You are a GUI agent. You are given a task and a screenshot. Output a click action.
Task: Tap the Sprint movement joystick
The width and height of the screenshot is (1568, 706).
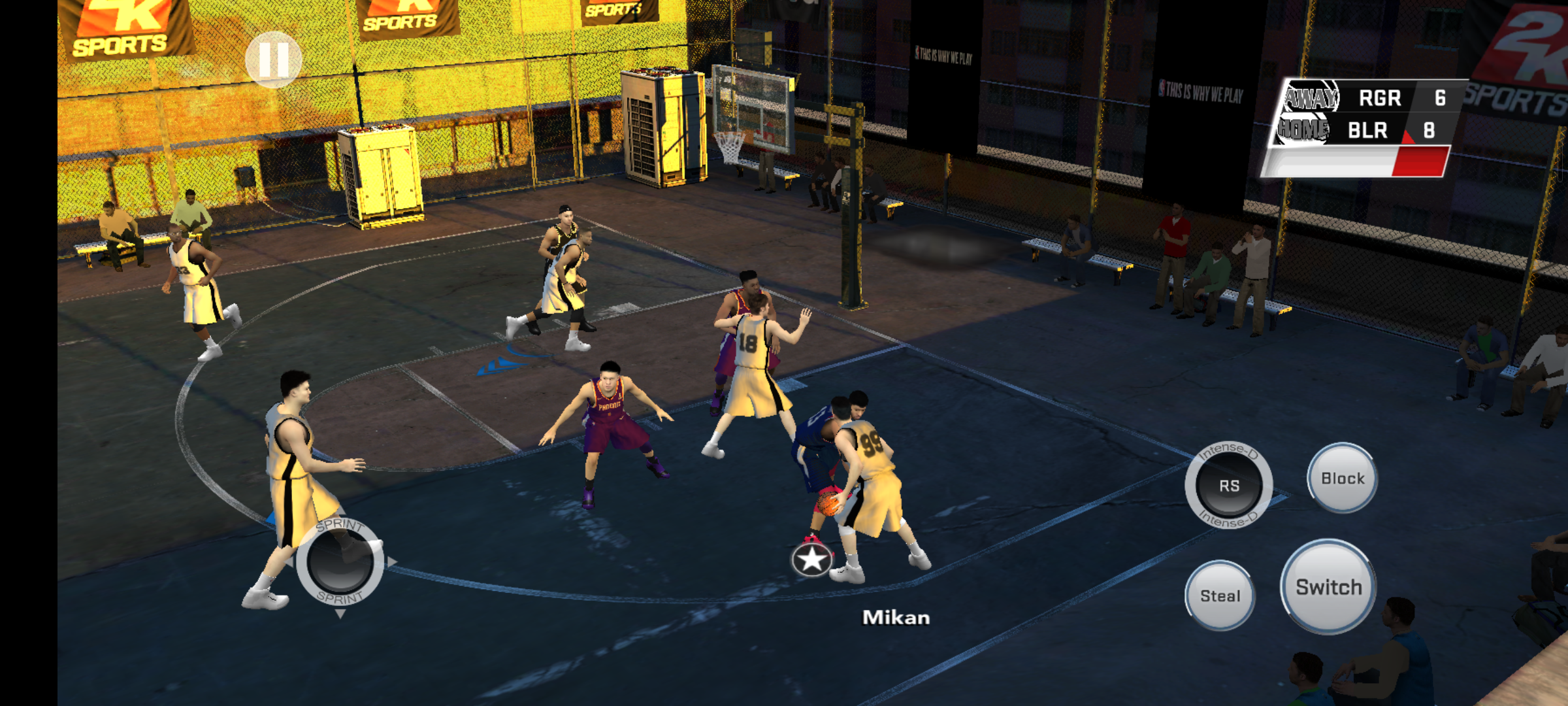[x=340, y=562]
